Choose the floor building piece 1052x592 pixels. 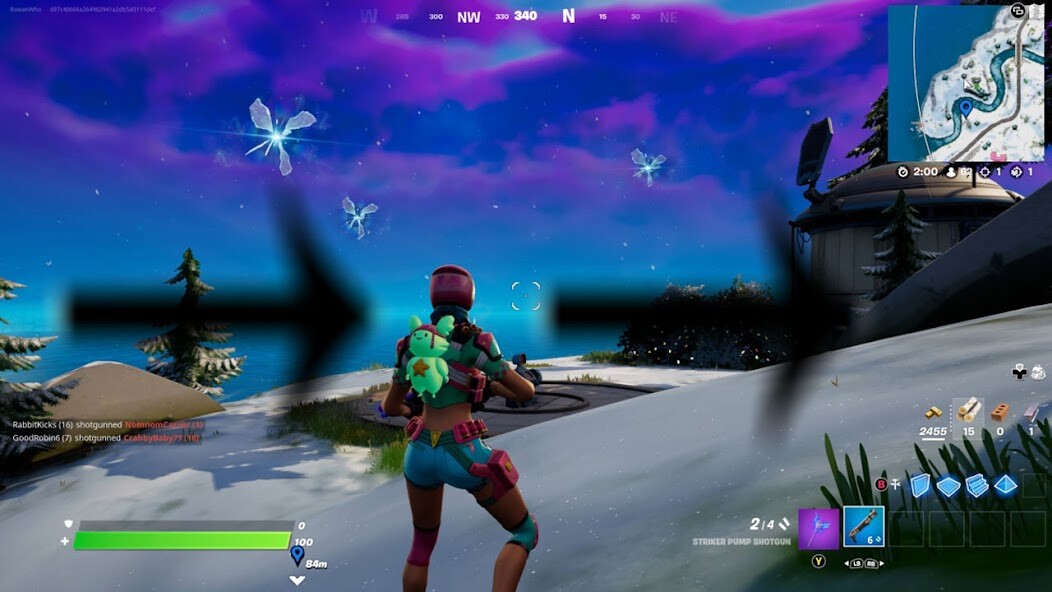[948, 486]
